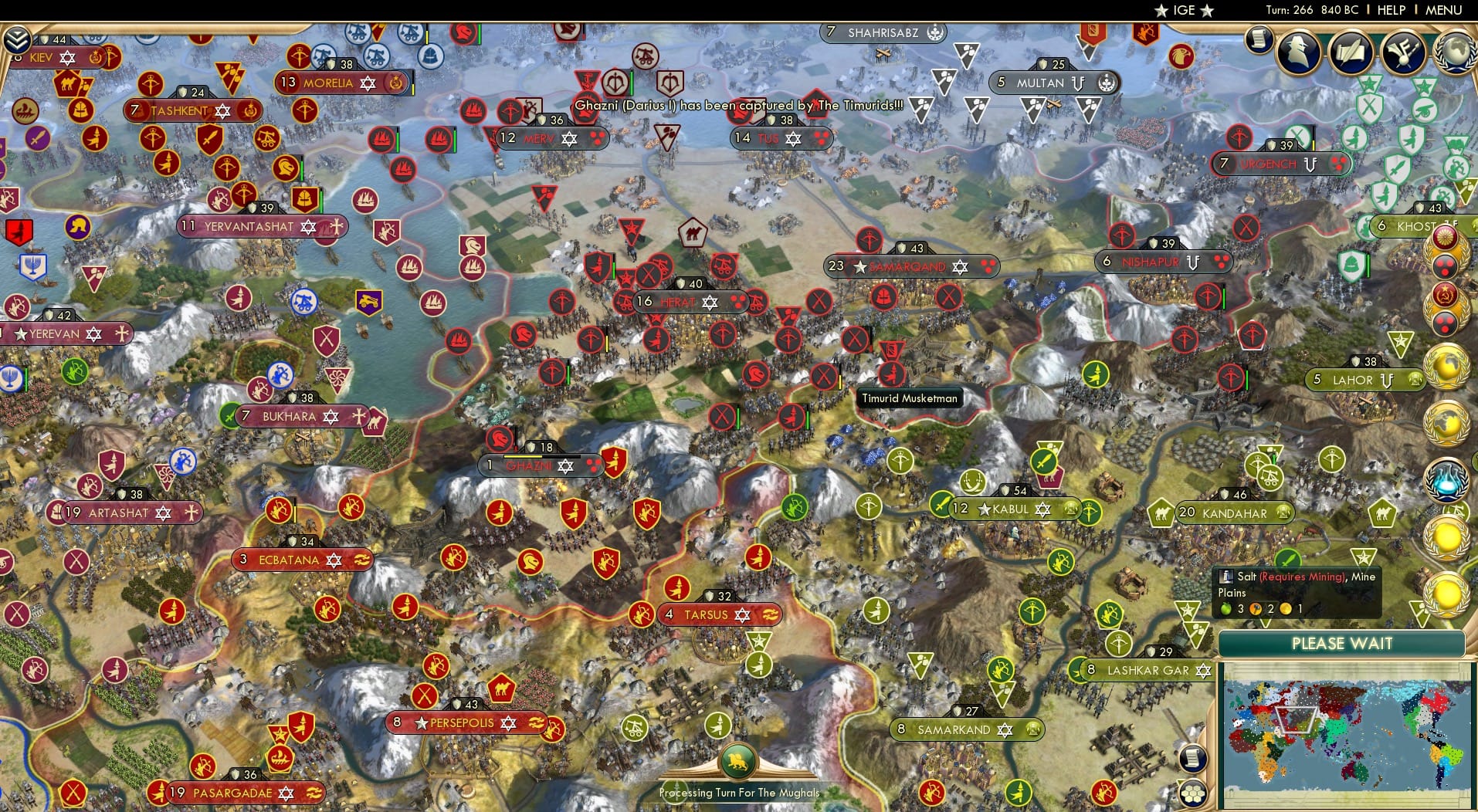Open map options scroll icon beside the minimap
The width and height of the screenshot is (1478, 812).
point(1192,759)
